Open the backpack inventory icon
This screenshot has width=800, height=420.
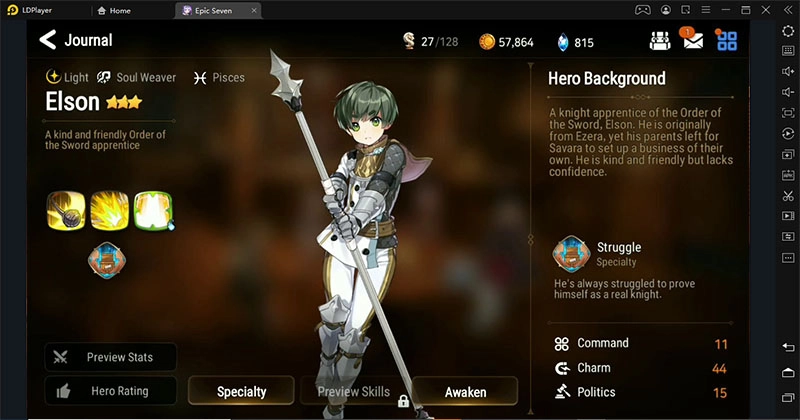click(660, 41)
